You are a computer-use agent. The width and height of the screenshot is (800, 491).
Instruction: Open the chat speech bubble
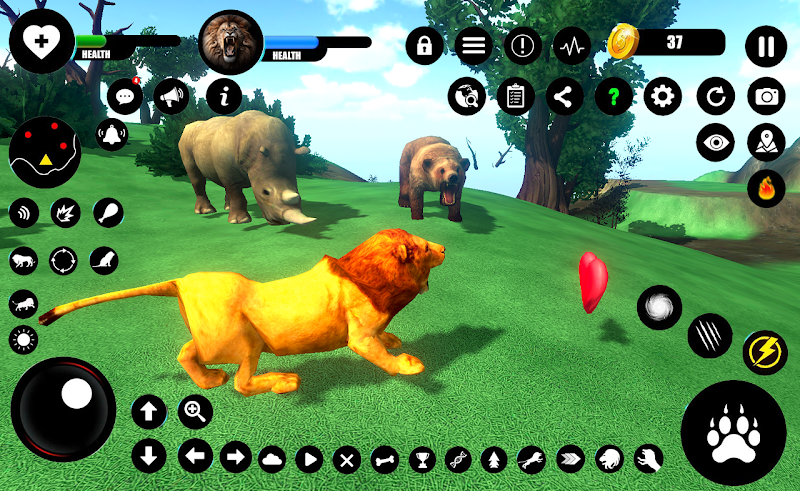[x=125, y=96]
